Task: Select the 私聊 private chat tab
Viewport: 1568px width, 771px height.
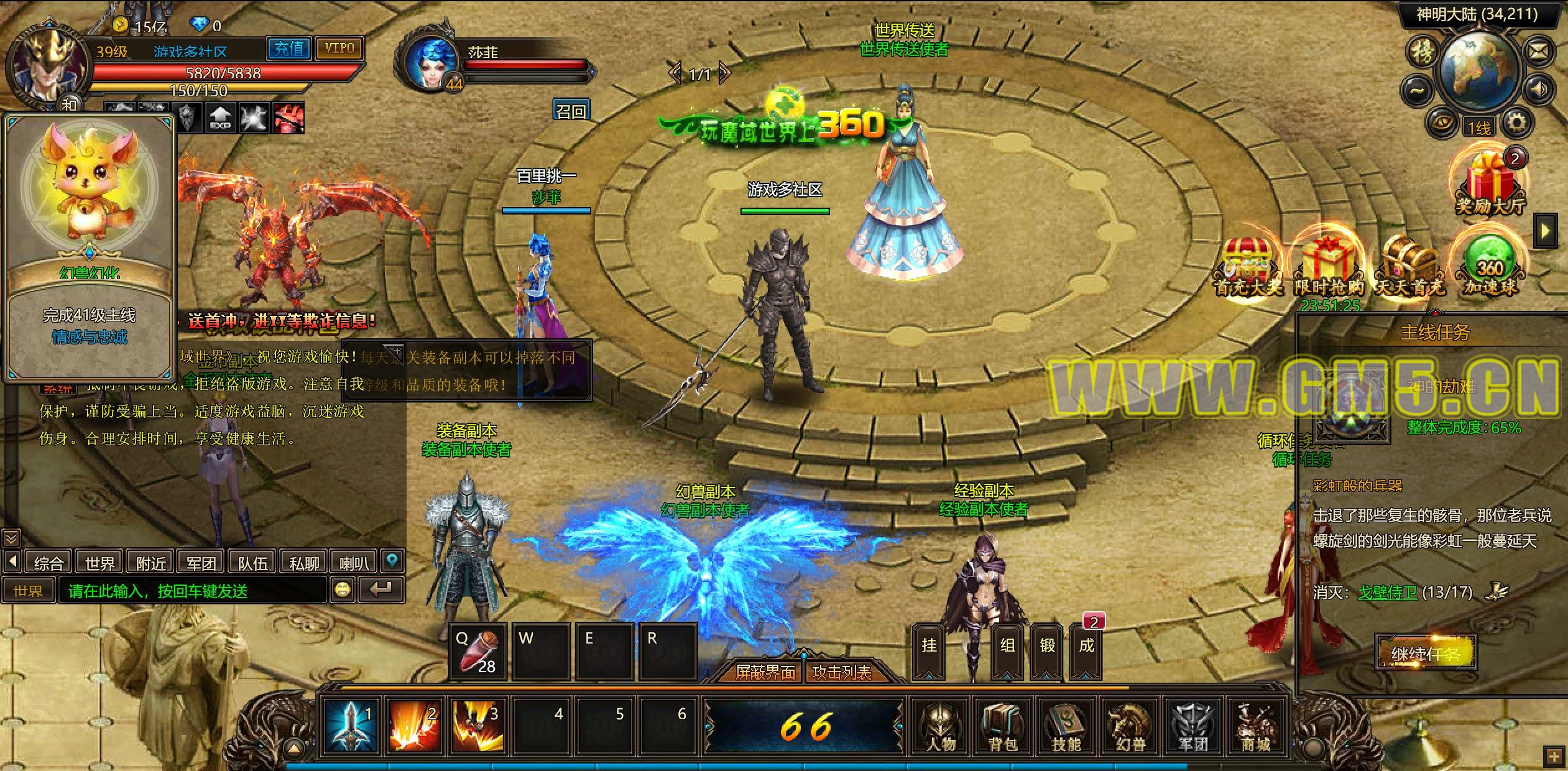Action: tap(304, 563)
